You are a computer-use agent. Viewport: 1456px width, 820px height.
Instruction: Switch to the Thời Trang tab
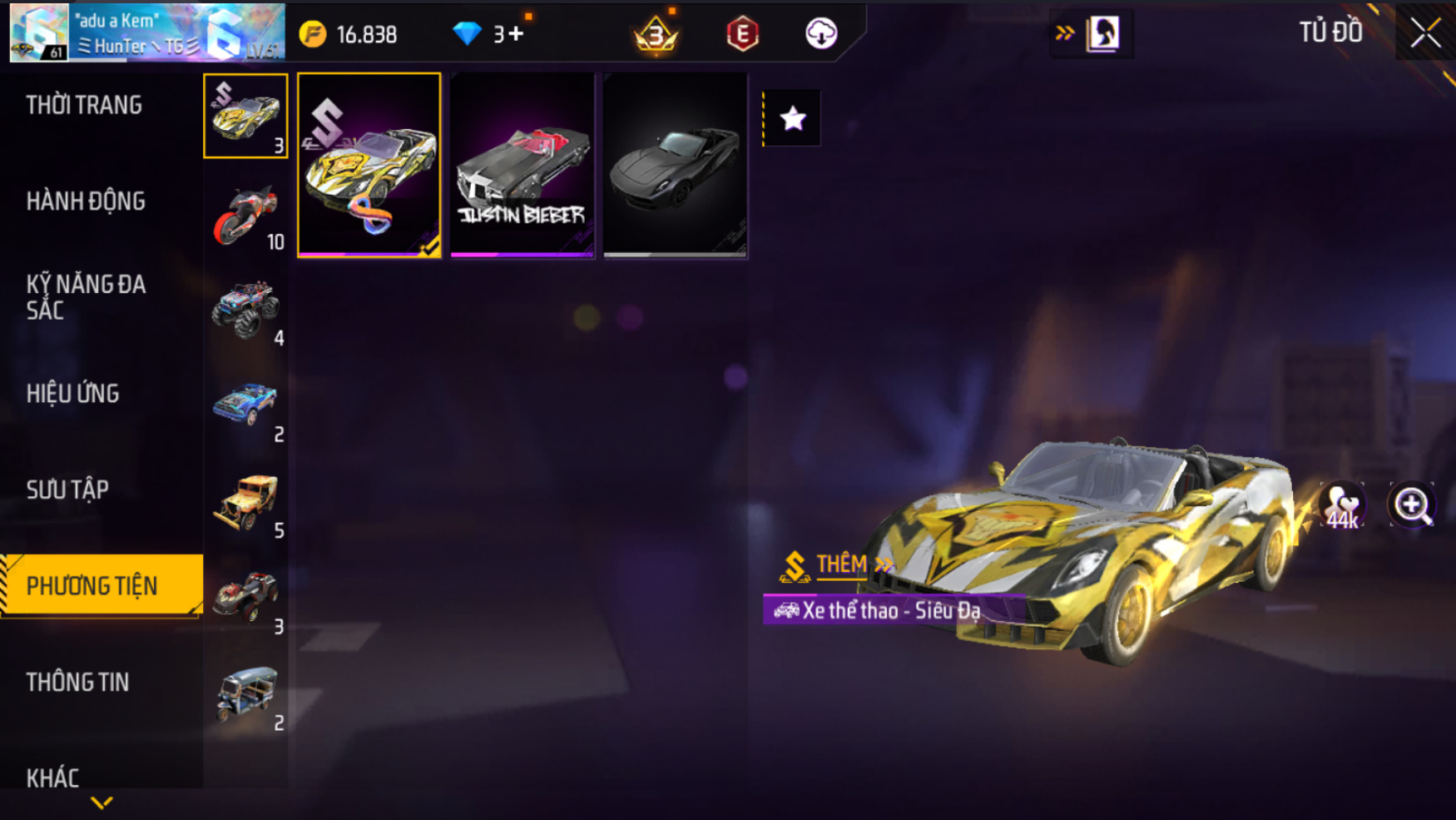[x=84, y=105]
